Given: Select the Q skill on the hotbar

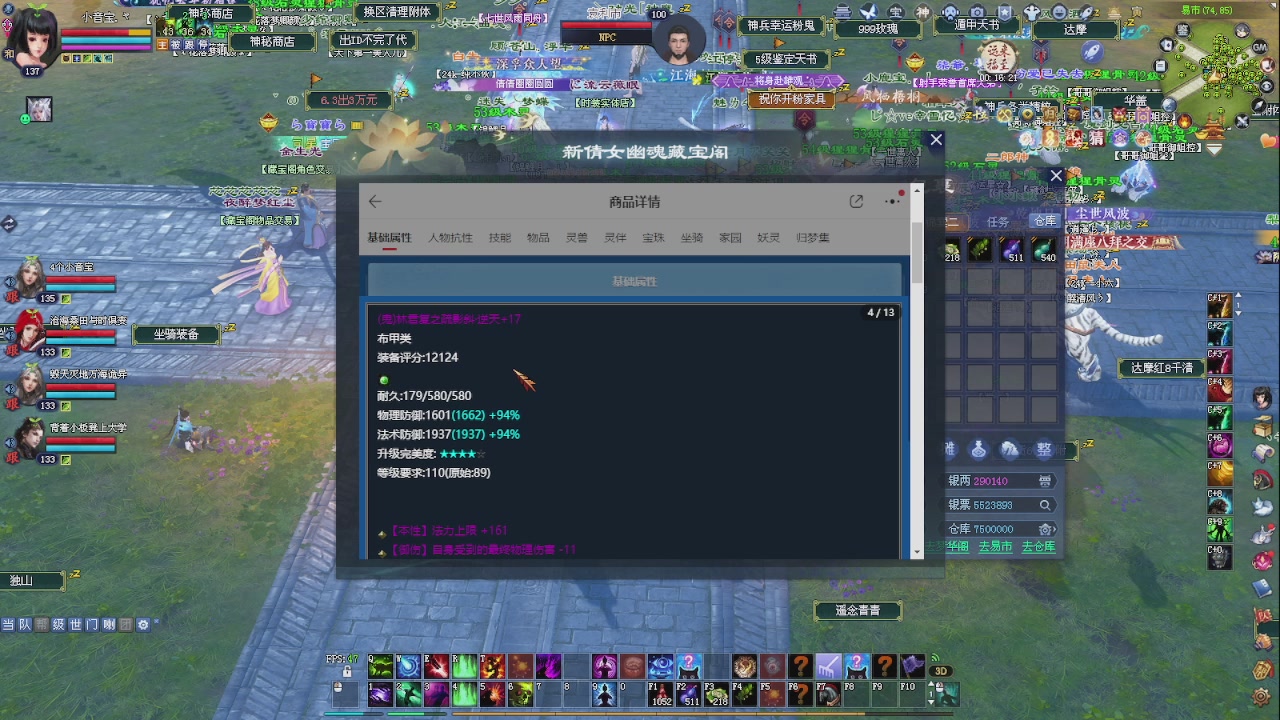Looking at the screenshot, I should [x=380, y=667].
